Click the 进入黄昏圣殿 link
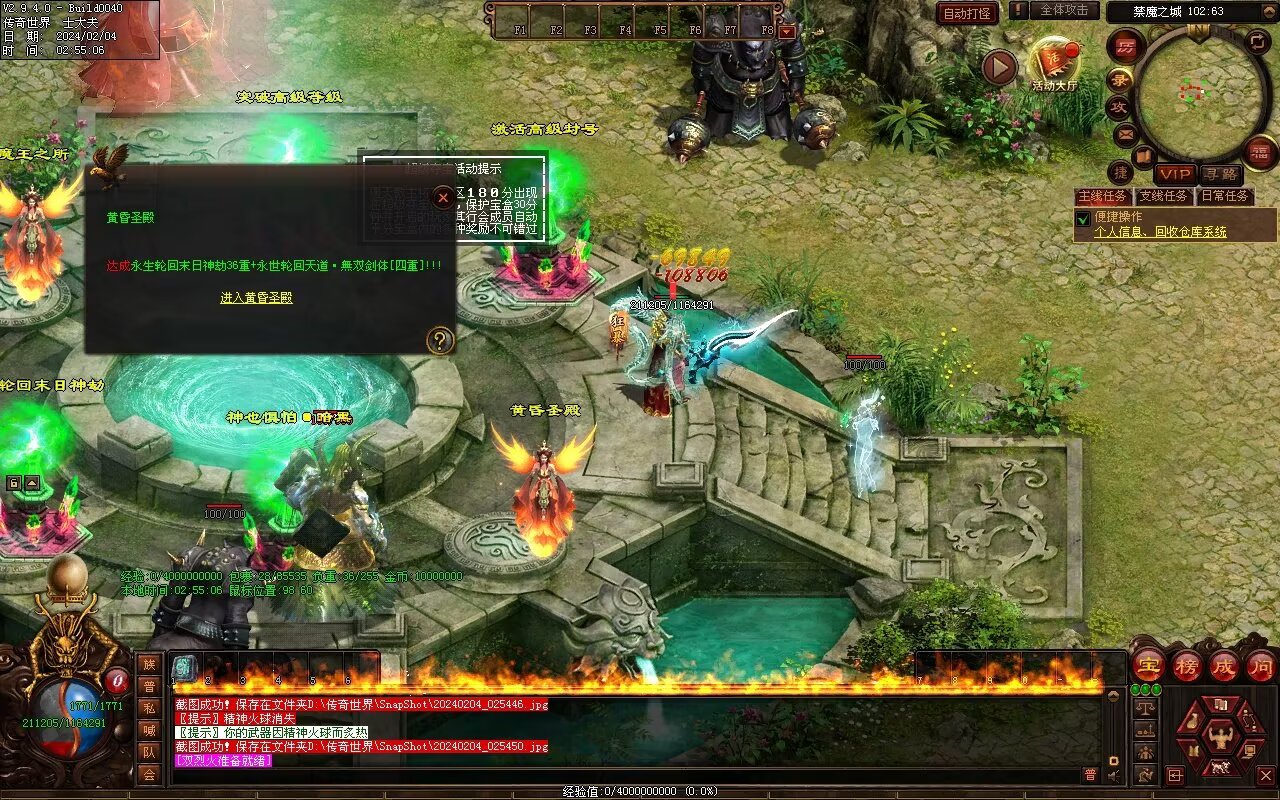This screenshot has width=1280, height=800. tap(256, 298)
